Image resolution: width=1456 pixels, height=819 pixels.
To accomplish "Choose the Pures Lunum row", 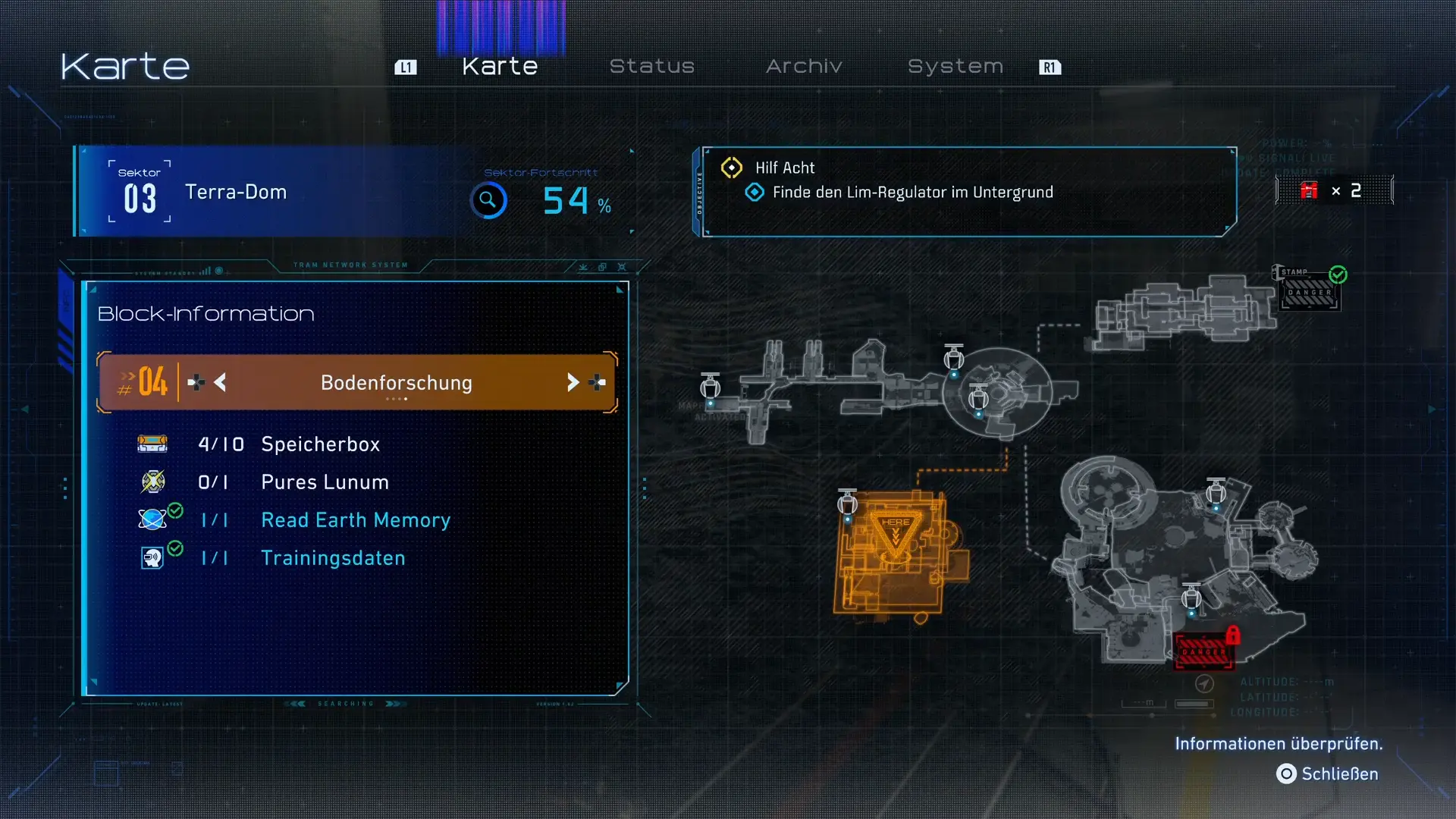I will [x=325, y=482].
